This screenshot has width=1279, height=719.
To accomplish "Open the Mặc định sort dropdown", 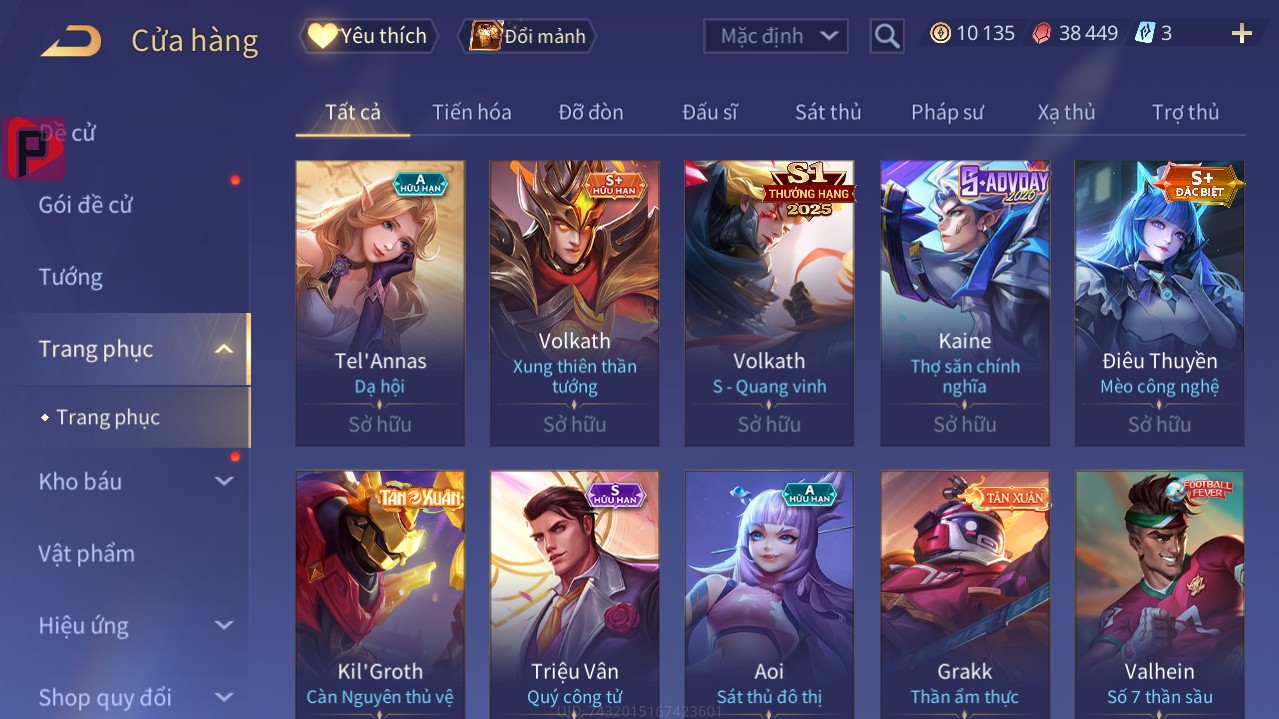I will [776, 36].
